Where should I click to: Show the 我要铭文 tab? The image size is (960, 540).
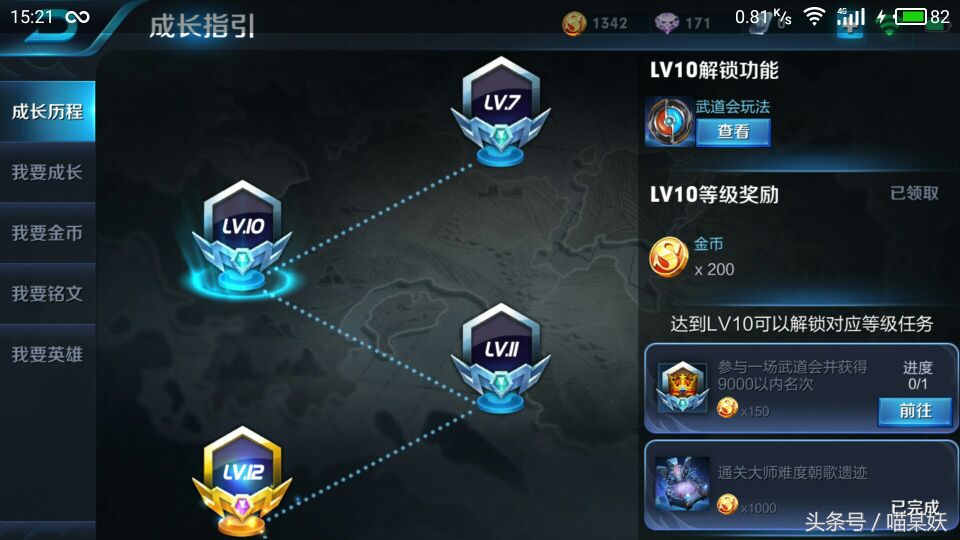[x=47, y=294]
